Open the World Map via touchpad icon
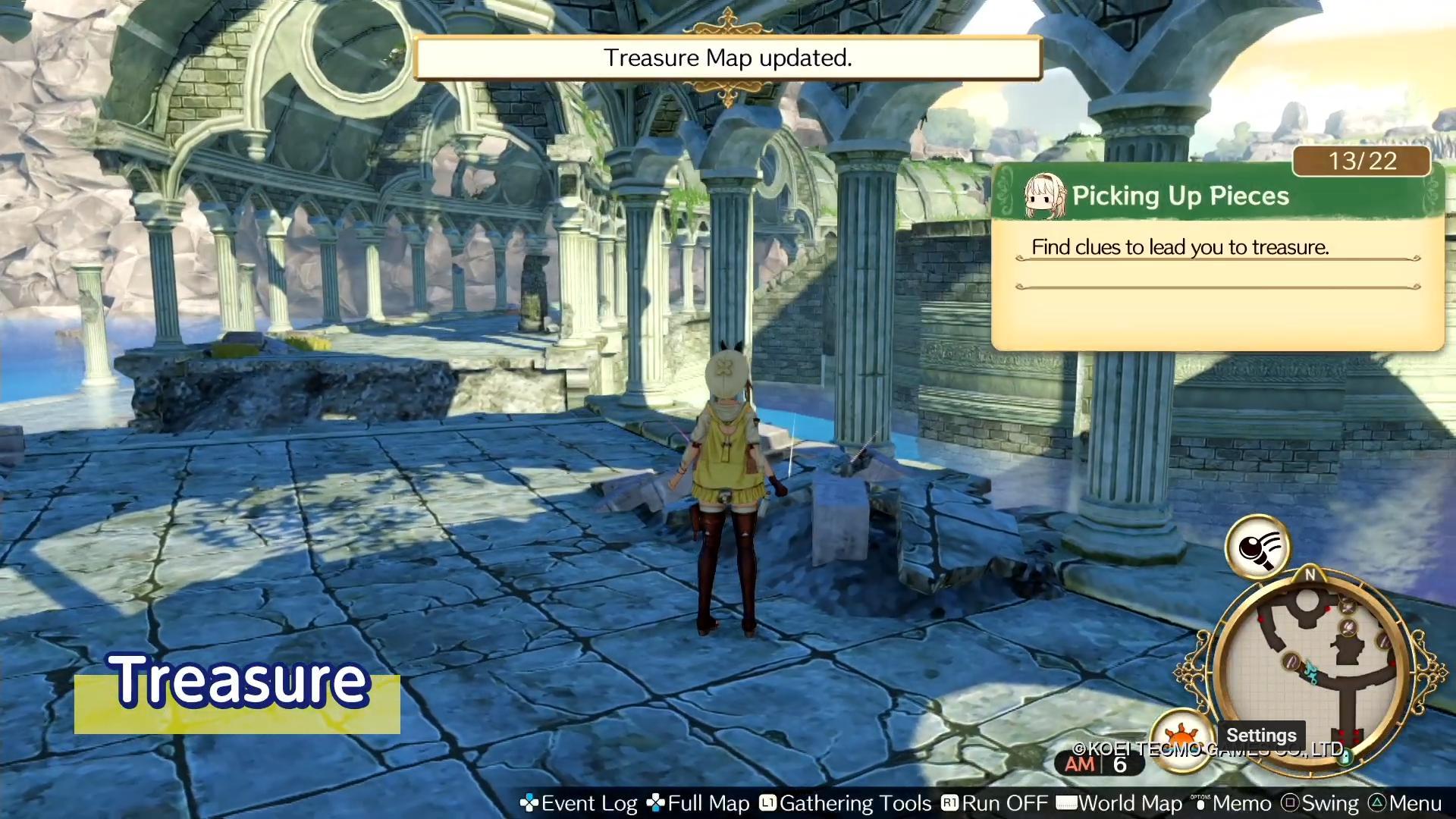The height and width of the screenshot is (819, 1456). click(1068, 802)
